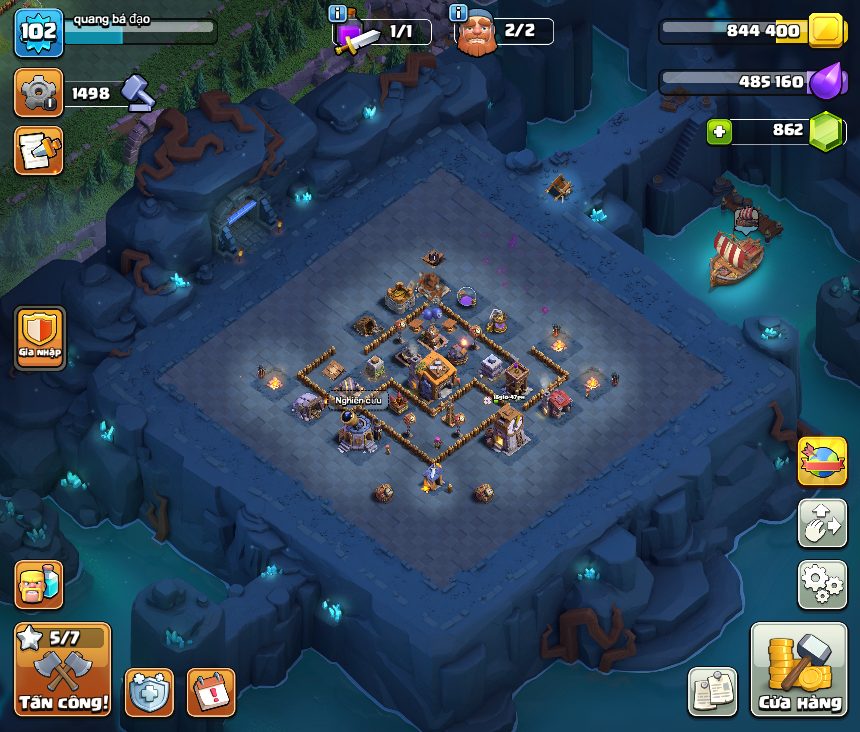Open the village layout editor icon
Viewport: 860px width, 732px height.
tap(821, 523)
